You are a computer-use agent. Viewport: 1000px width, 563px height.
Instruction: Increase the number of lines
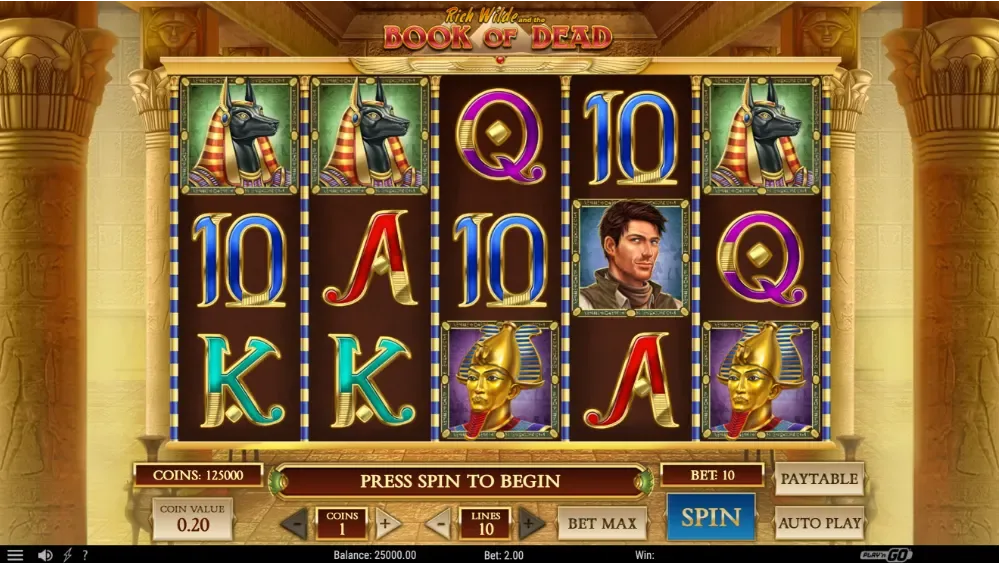[532, 523]
